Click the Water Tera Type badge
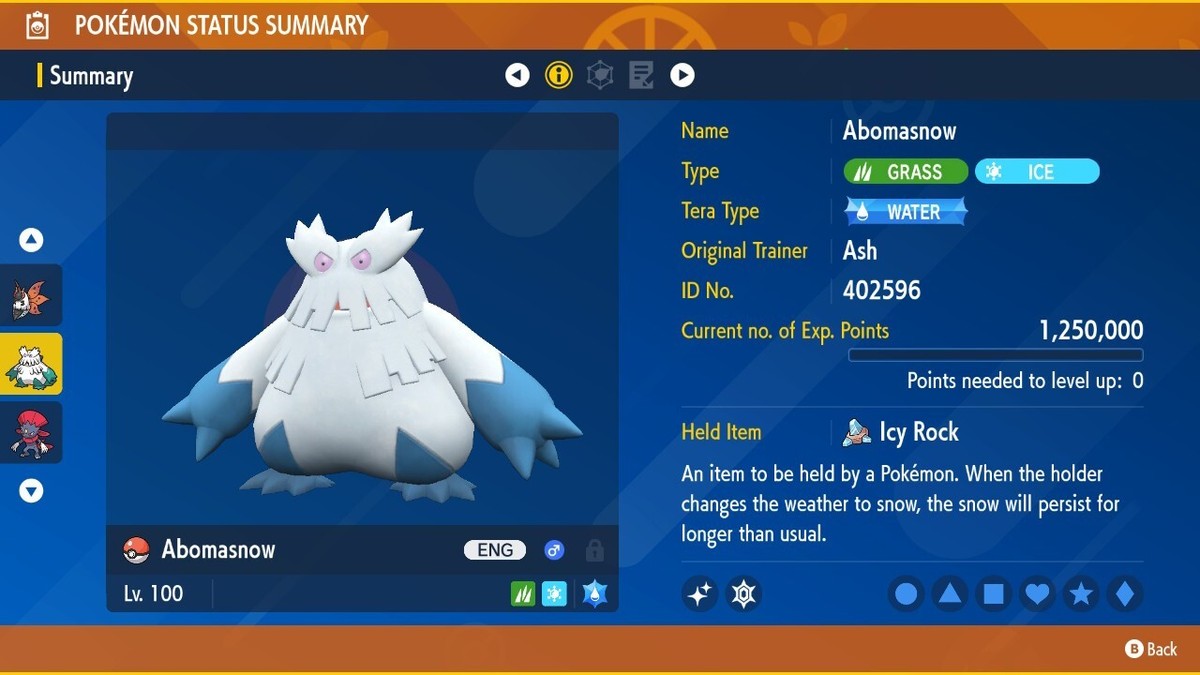1200x675 pixels. tap(906, 212)
